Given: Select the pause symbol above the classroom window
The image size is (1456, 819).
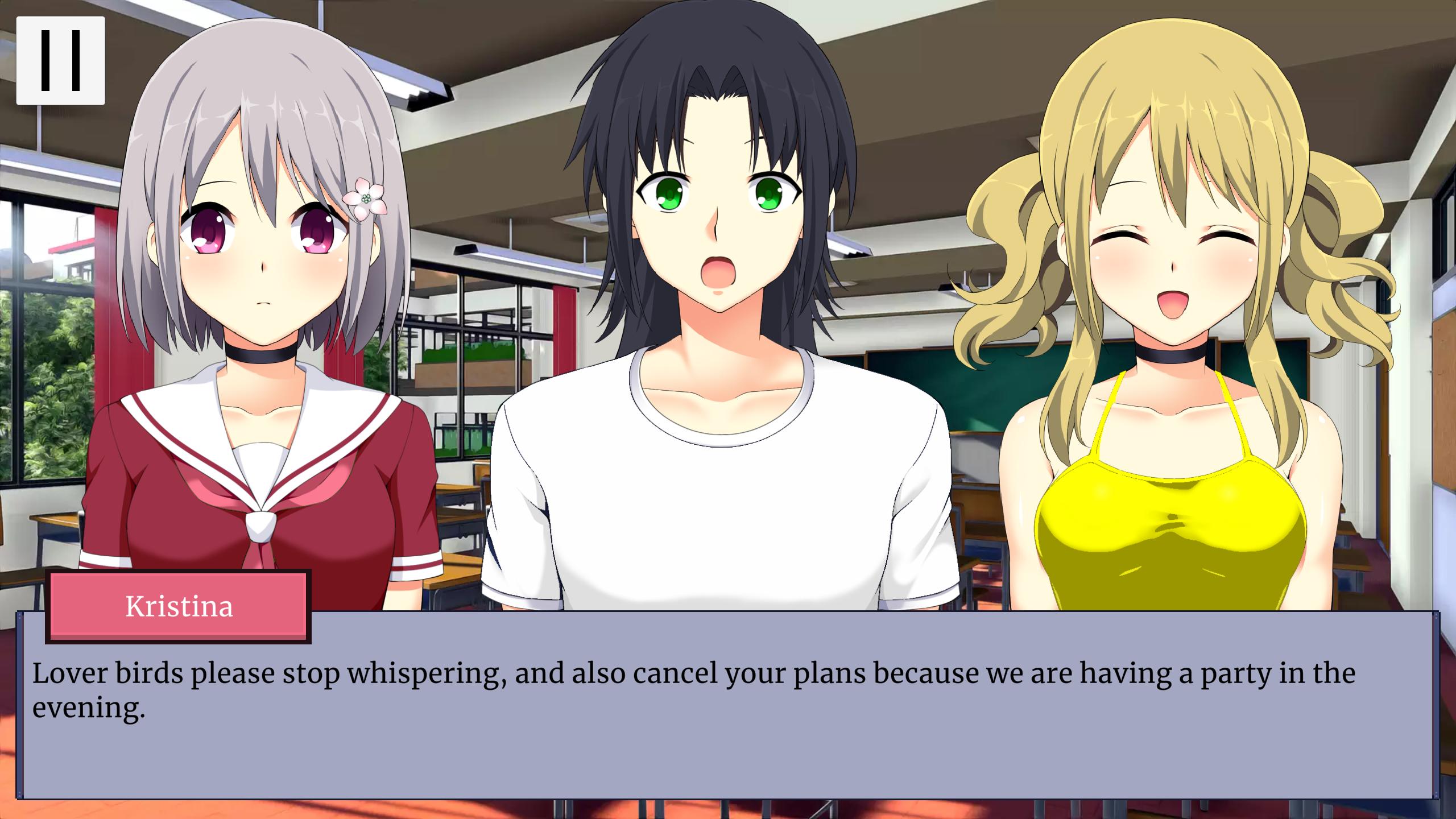Looking at the screenshot, I should pyautogui.click(x=60, y=60).
